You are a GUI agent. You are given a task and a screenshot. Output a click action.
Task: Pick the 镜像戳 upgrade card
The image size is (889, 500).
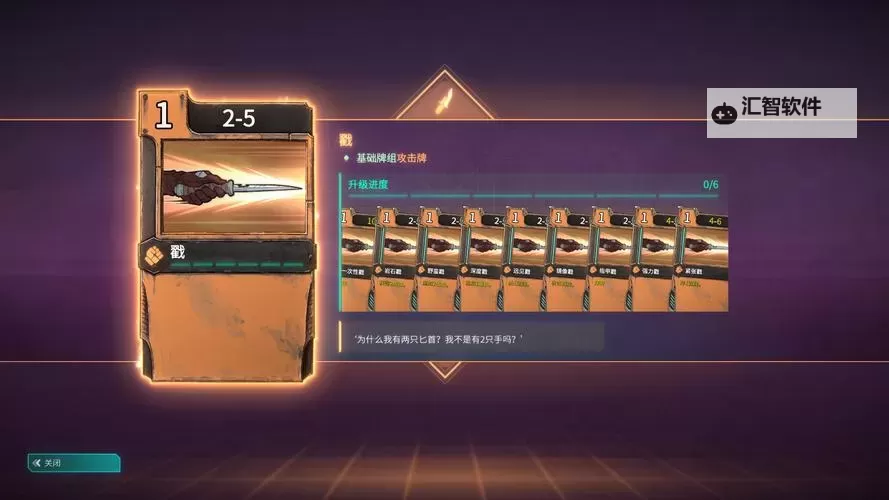(566, 260)
